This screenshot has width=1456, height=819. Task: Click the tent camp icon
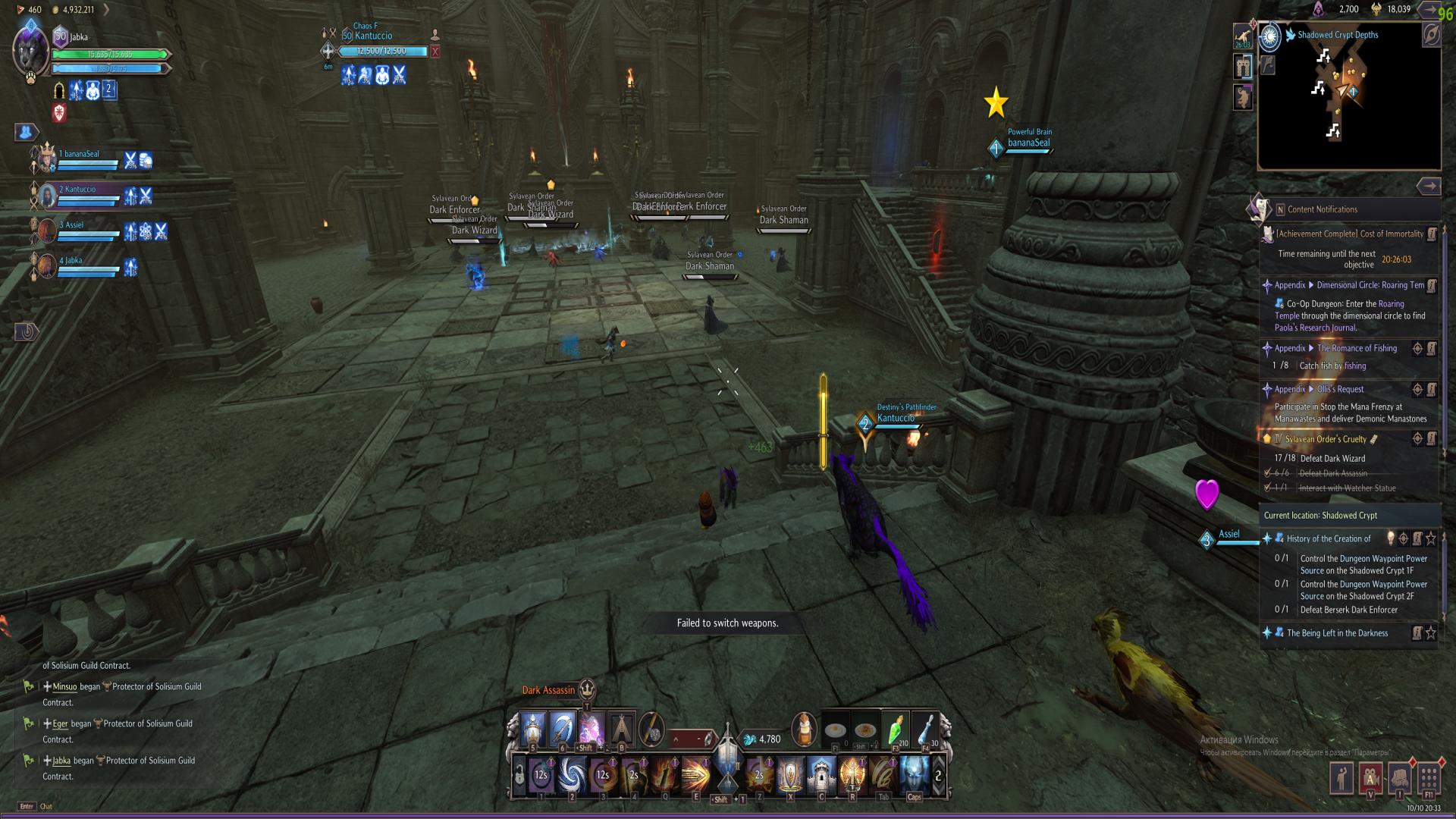pos(621,730)
